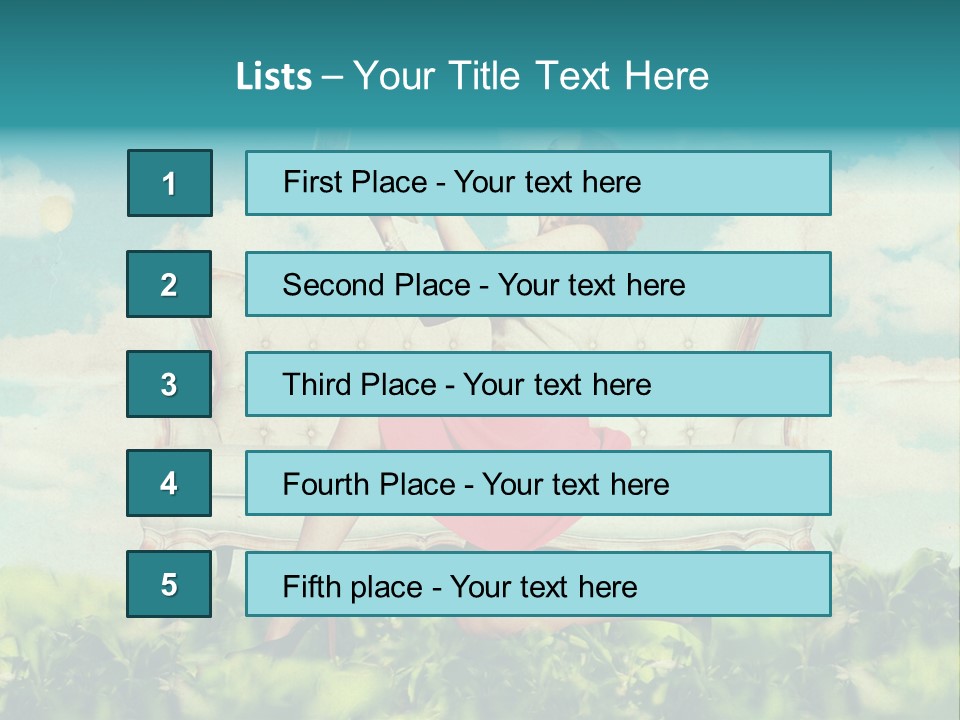Select the number 1 box
The width and height of the screenshot is (960, 720).
(170, 183)
